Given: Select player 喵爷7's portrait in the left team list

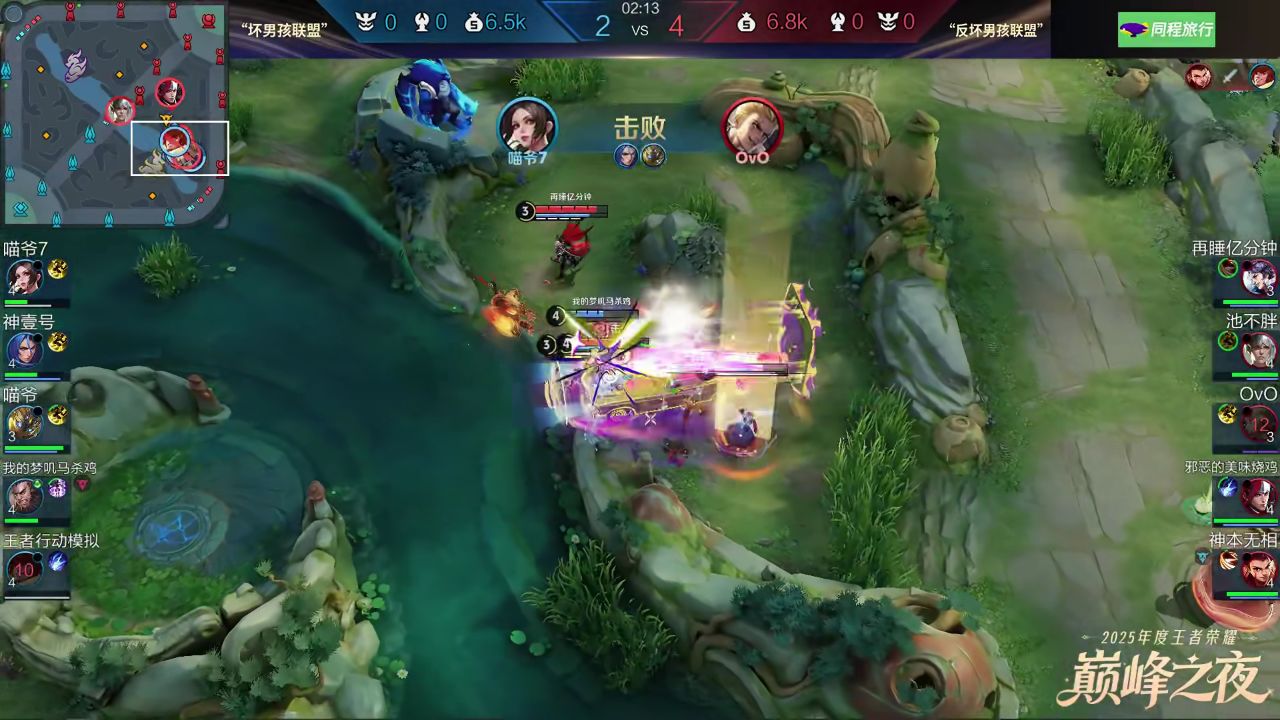Looking at the screenshot, I should coord(22,276).
